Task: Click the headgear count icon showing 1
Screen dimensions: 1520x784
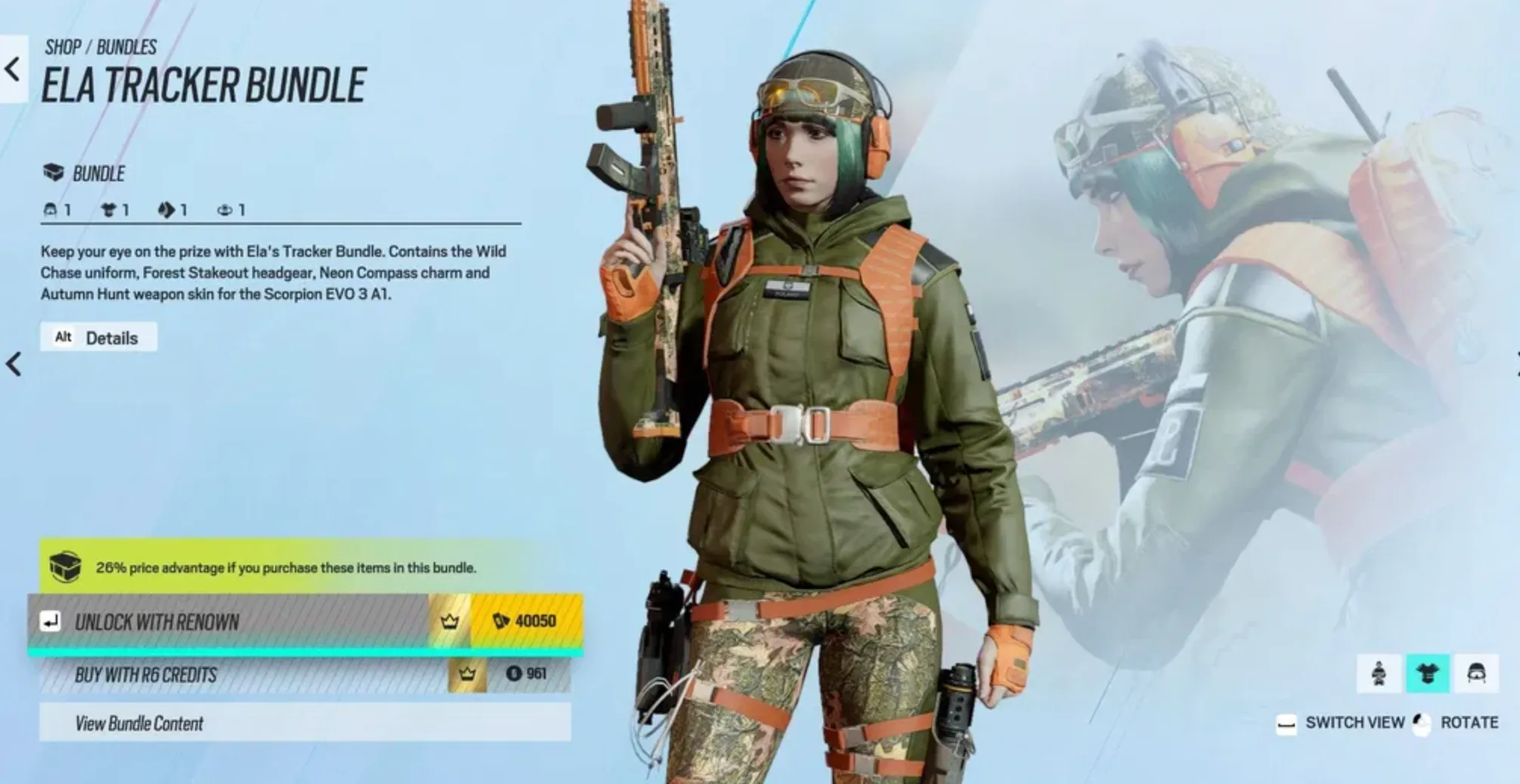Action: click(x=51, y=210)
